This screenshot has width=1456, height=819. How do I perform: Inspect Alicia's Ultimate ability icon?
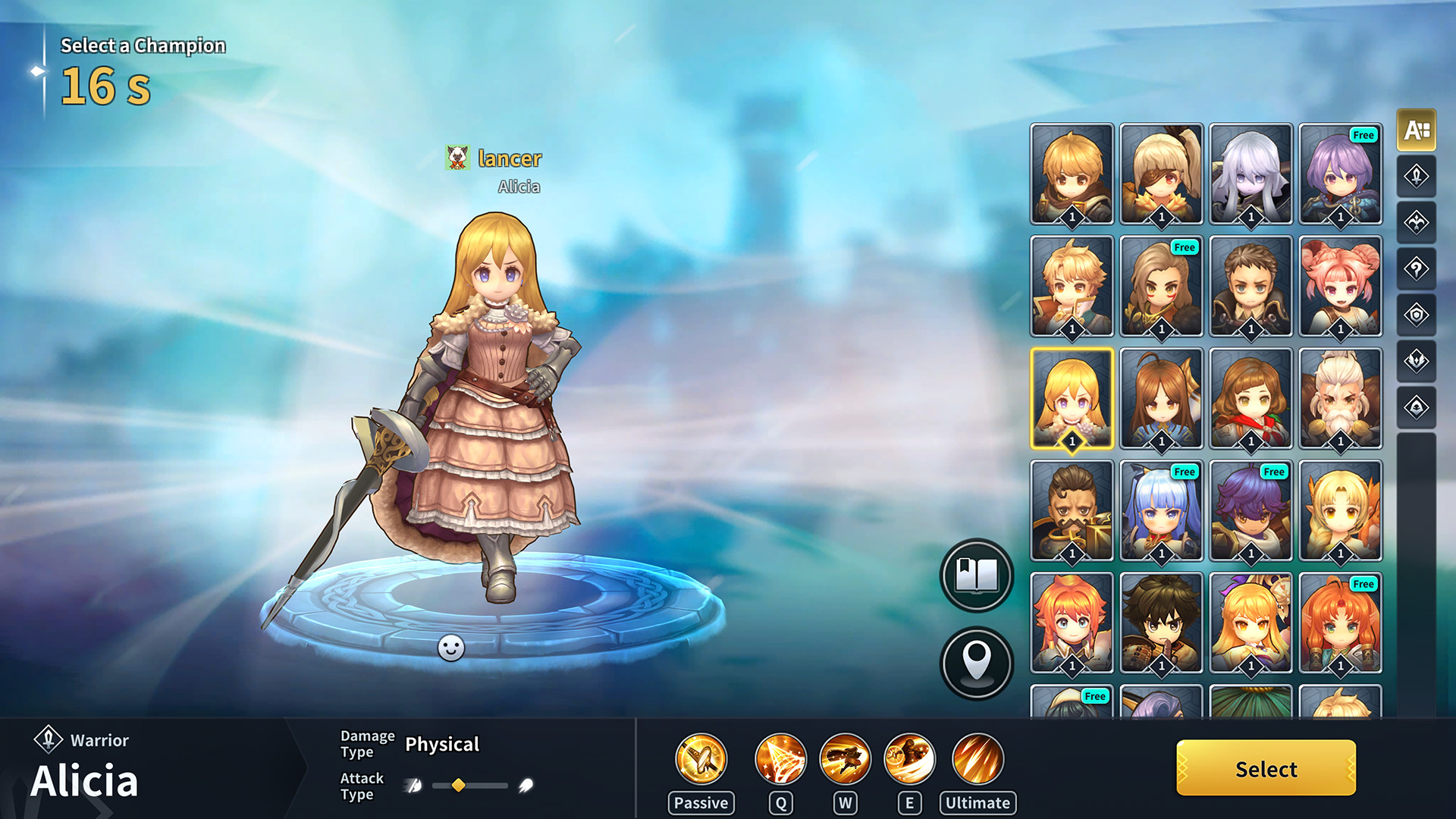(x=977, y=758)
